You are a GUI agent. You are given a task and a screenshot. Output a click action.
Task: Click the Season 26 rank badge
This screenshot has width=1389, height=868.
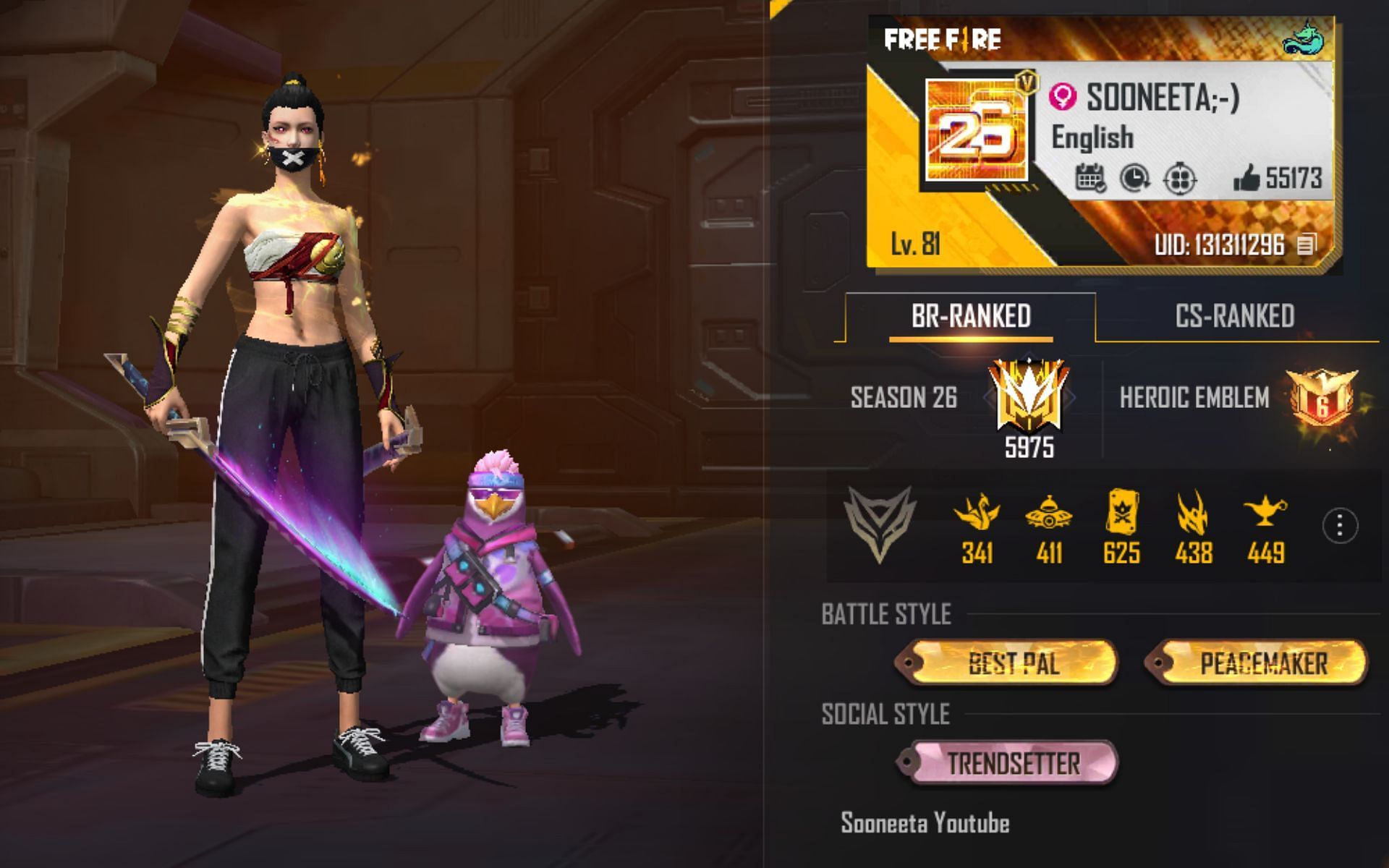1029,398
